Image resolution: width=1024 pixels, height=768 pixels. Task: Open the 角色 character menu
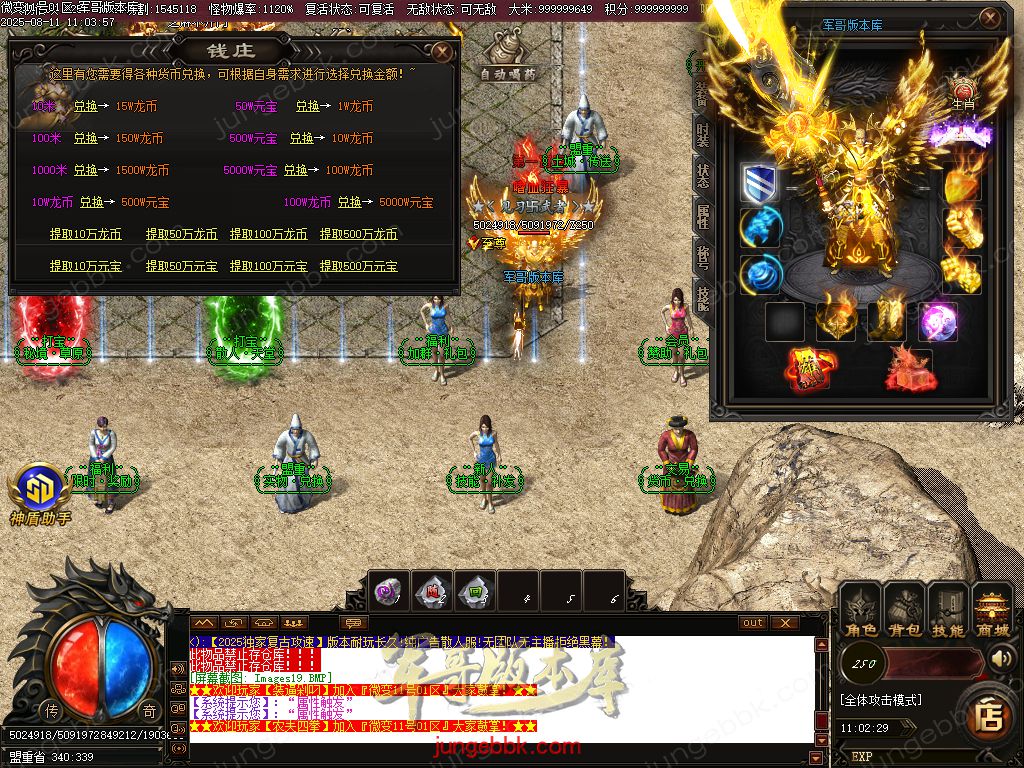[x=859, y=610]
